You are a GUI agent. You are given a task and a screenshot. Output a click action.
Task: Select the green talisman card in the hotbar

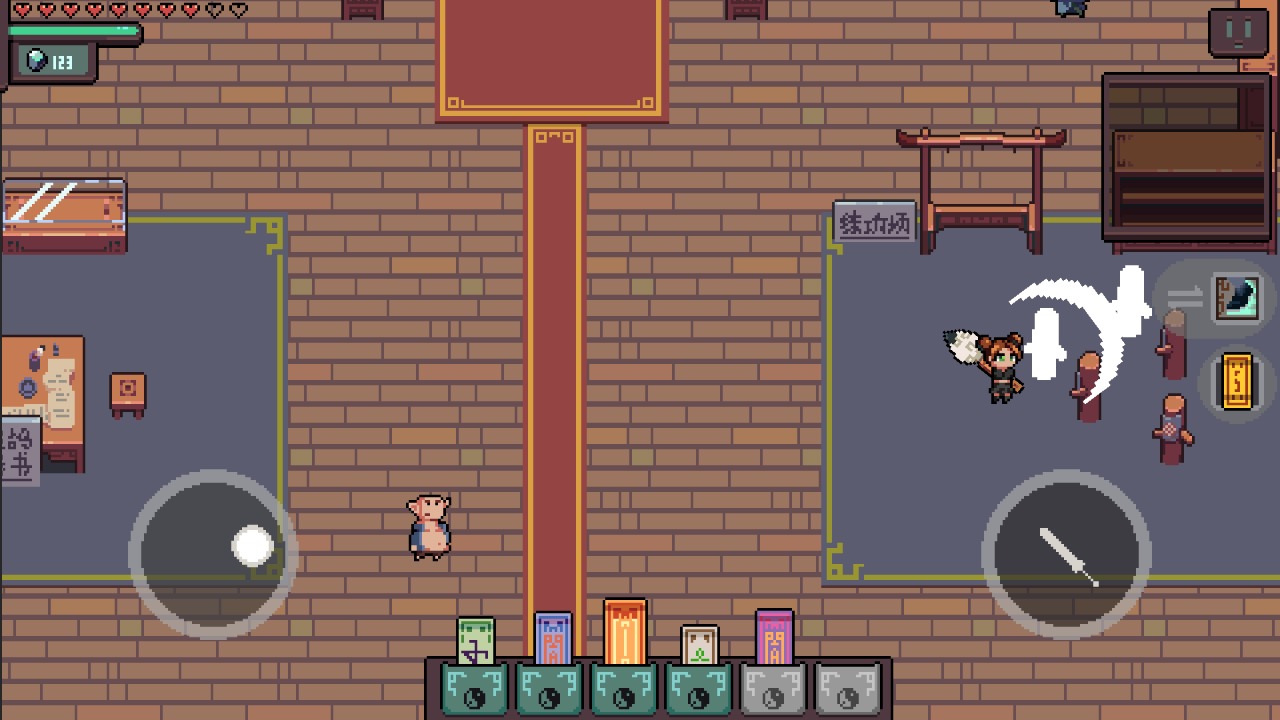(476, 642)
